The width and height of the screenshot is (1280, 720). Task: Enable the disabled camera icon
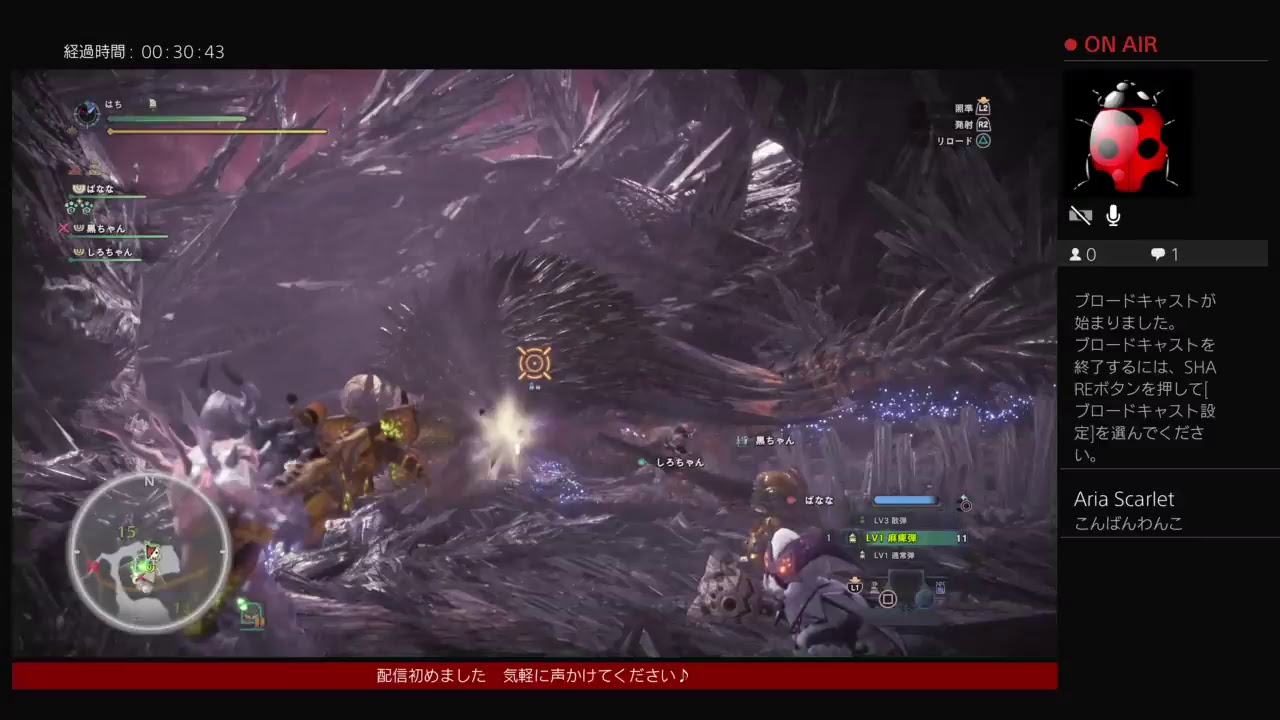click(1080, 214)
